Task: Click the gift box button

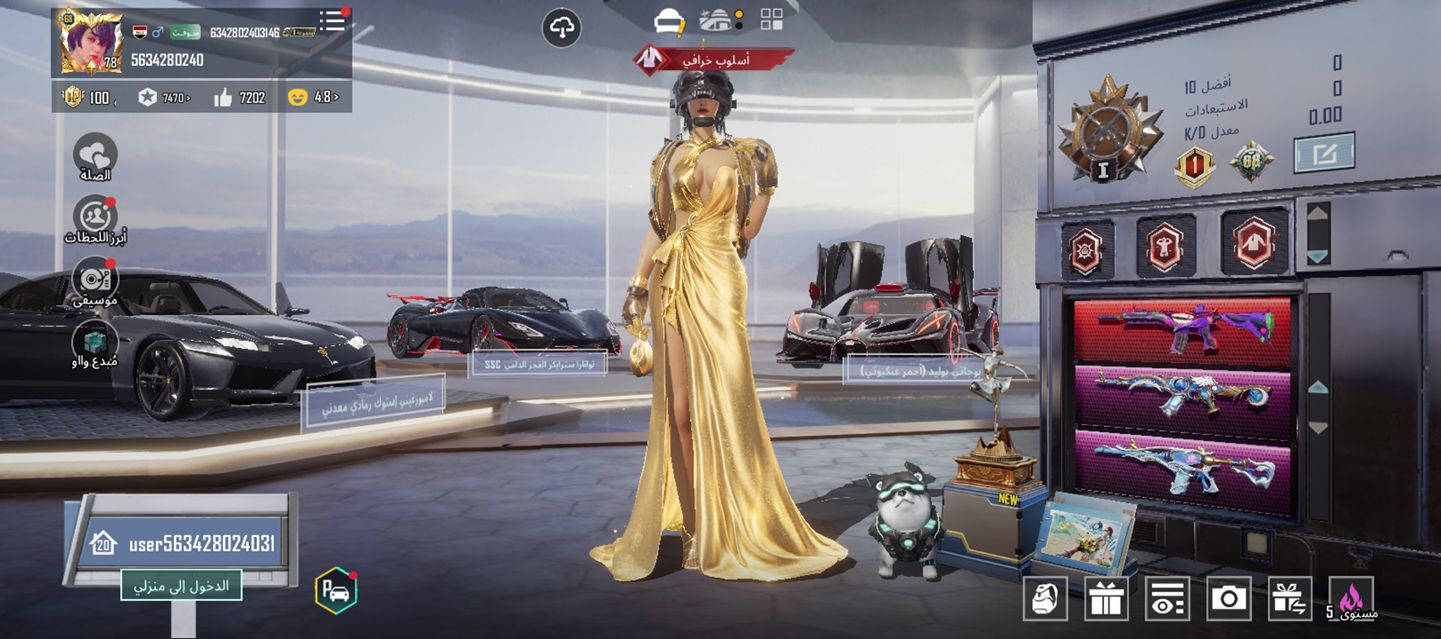Action: click(1106, 598)
